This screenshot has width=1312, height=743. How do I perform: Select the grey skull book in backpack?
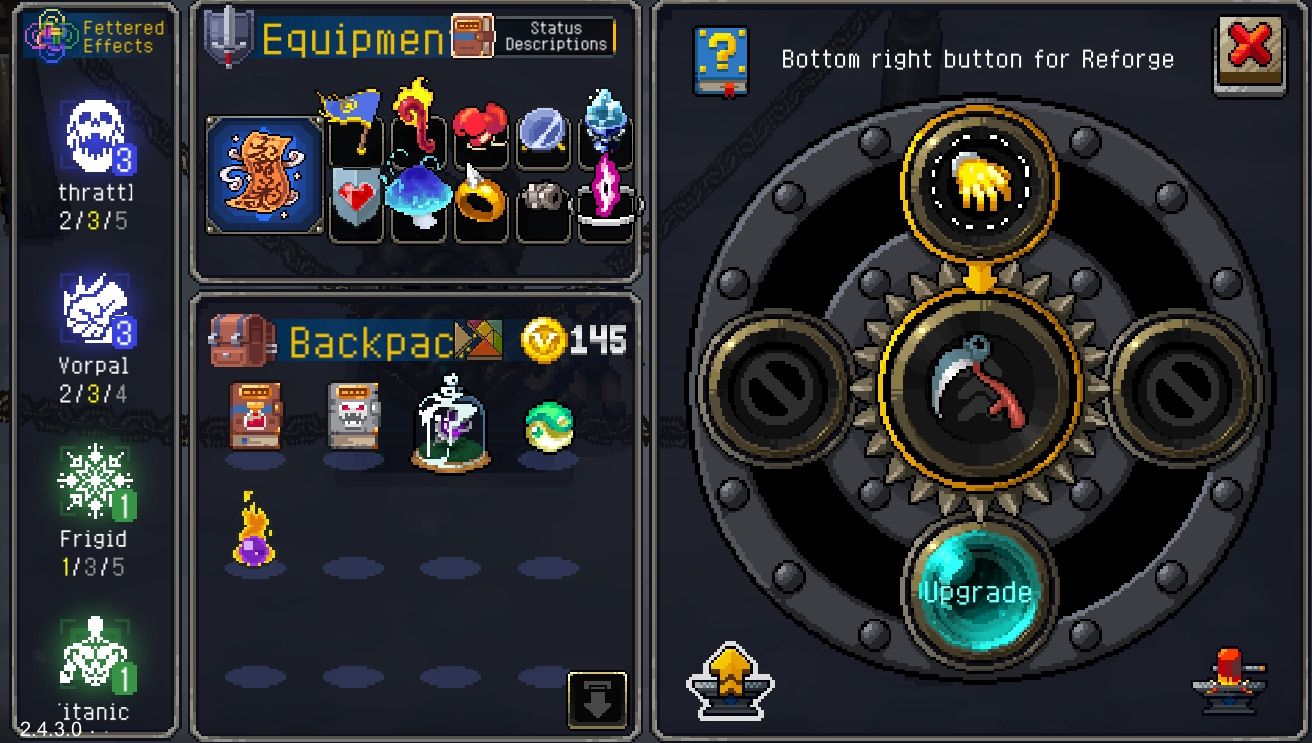[x=353, y=414]
